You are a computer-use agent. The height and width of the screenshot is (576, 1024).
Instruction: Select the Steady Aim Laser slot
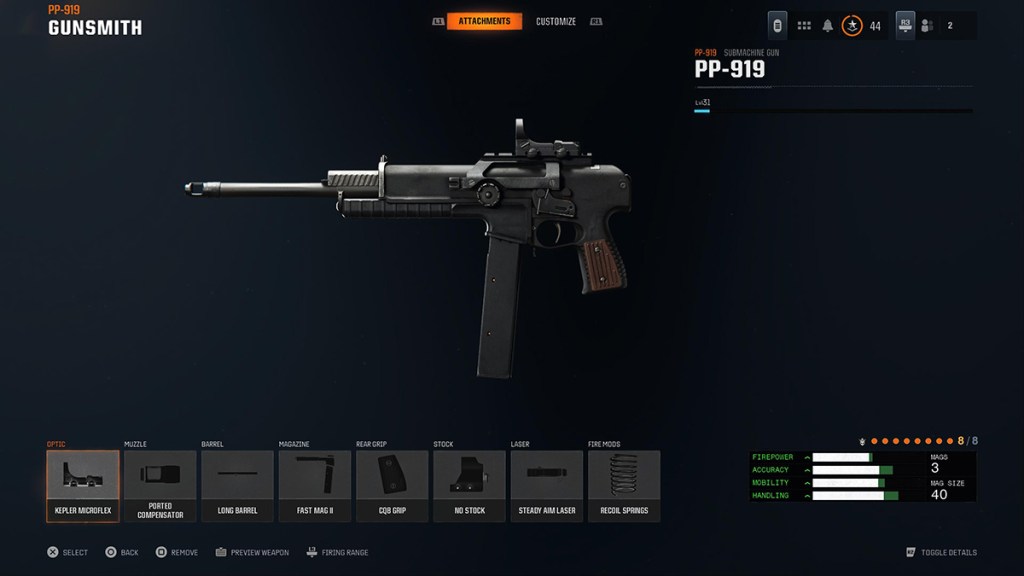tap(547, 486)
